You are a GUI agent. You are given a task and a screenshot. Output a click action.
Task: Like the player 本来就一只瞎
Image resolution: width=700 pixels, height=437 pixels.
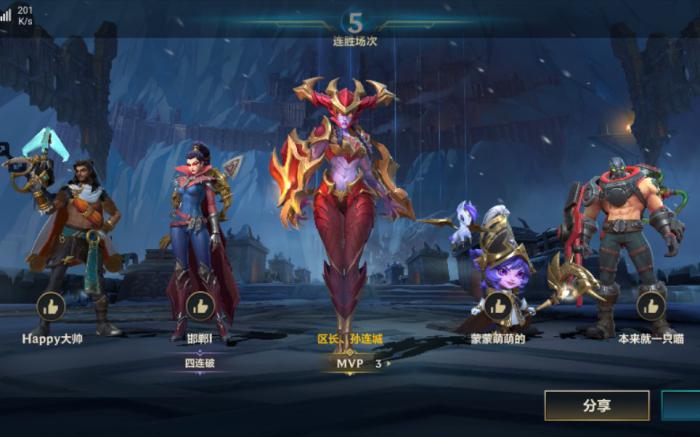(x=651, y=306)
